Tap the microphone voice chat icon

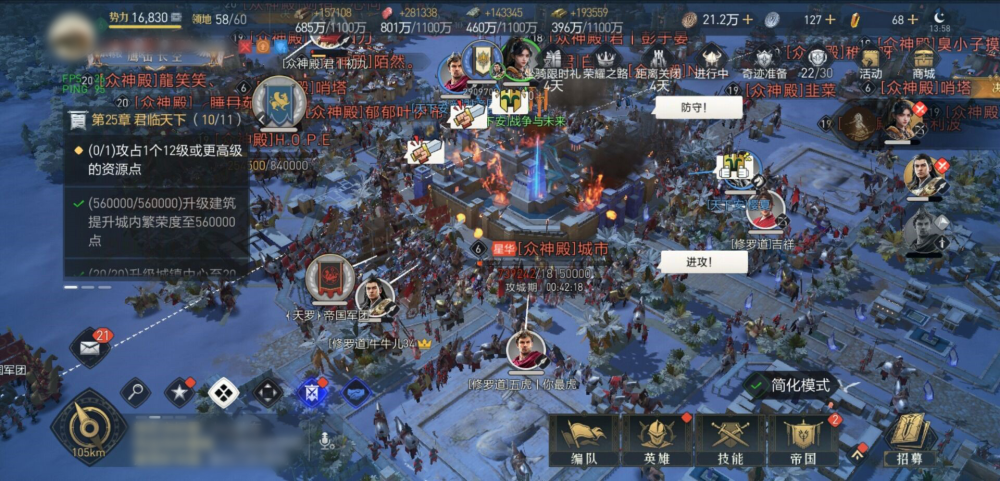tap(325, 440)
